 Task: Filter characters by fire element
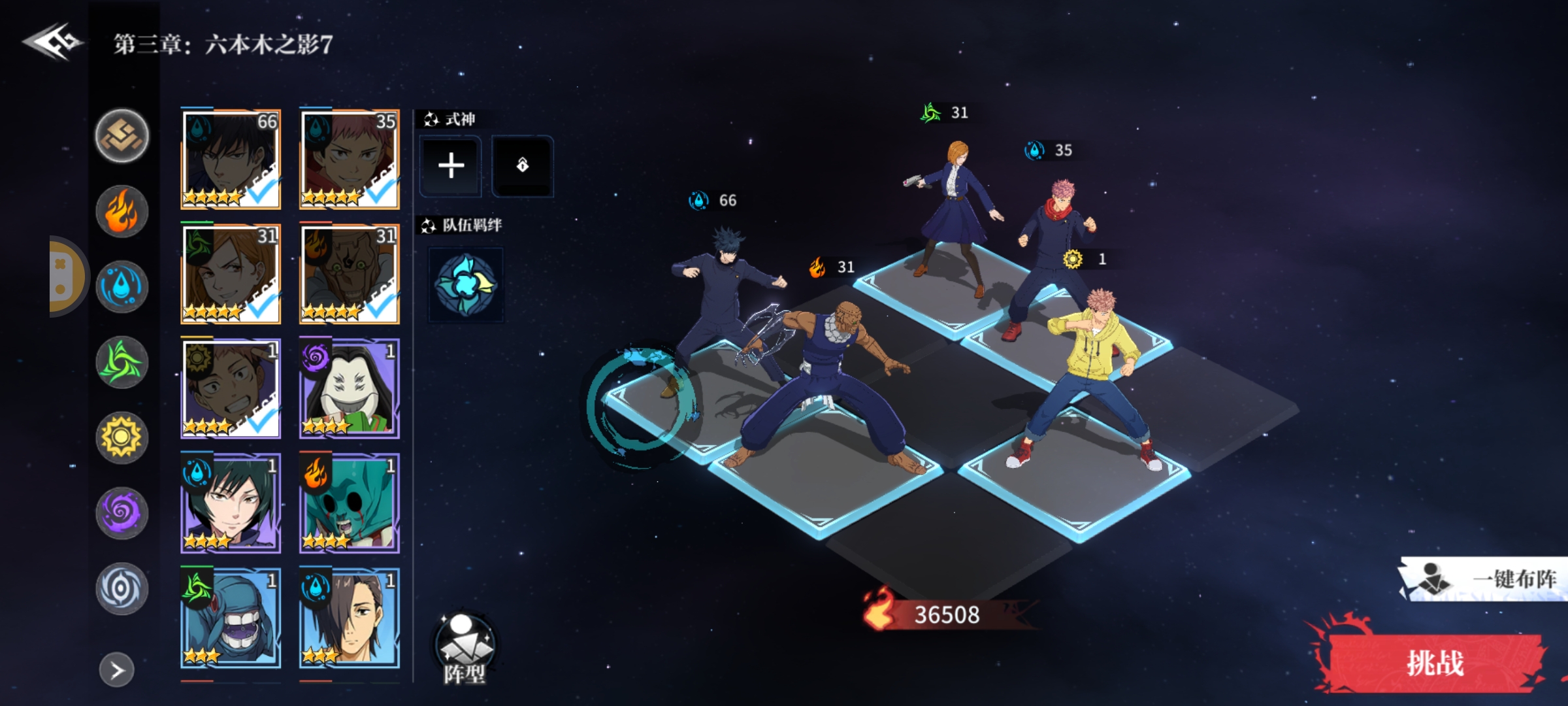[122, 211]
